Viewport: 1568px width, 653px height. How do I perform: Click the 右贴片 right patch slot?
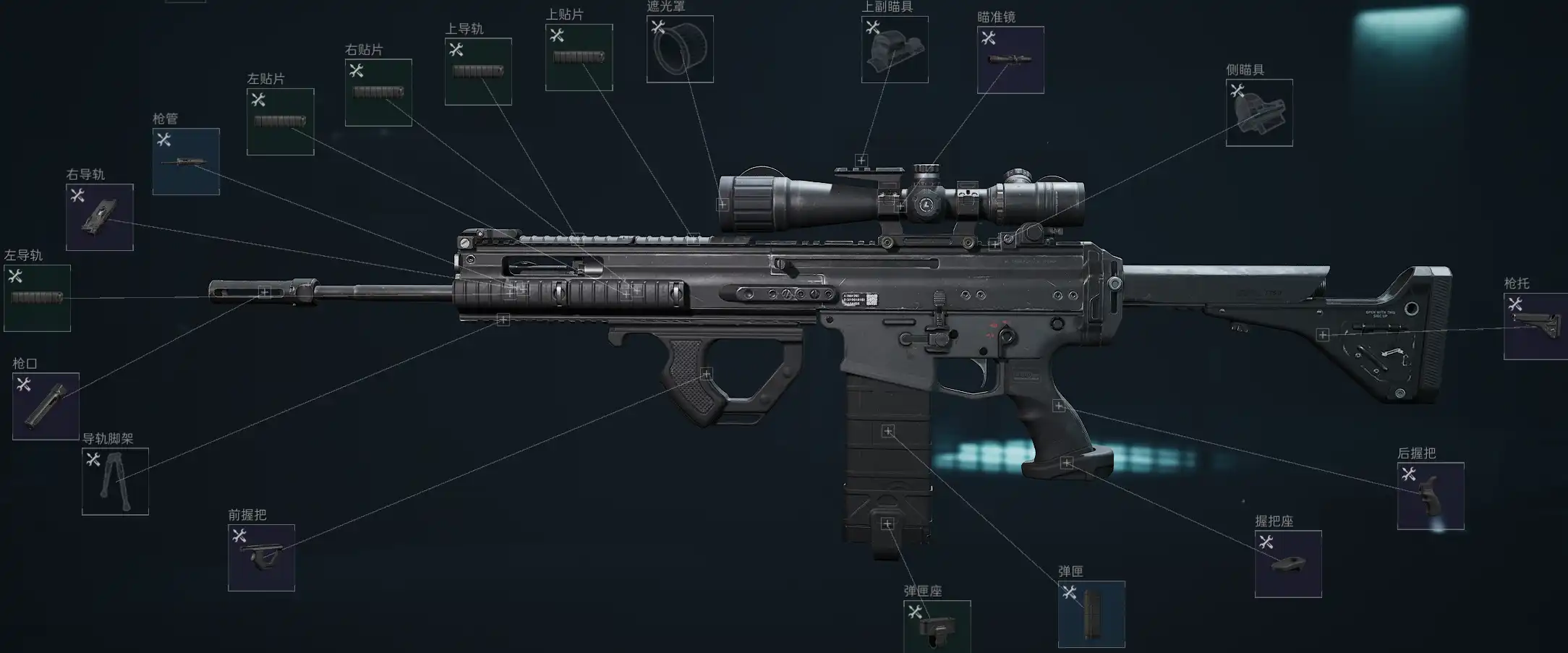378,93
